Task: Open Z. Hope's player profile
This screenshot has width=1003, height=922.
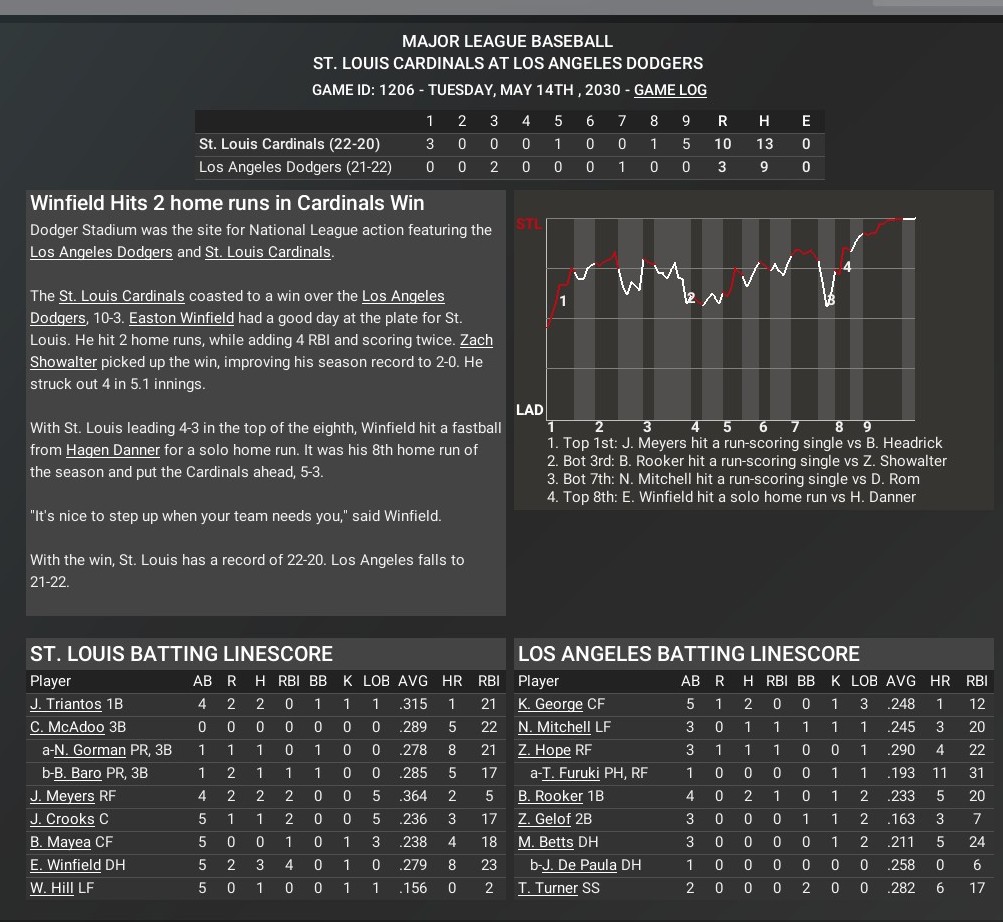Action: point(544,751)
